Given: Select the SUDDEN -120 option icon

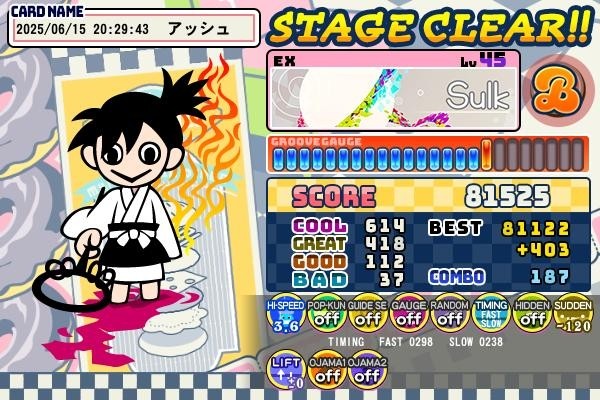Looking at the screenshot, I should [x=572, y=315].
